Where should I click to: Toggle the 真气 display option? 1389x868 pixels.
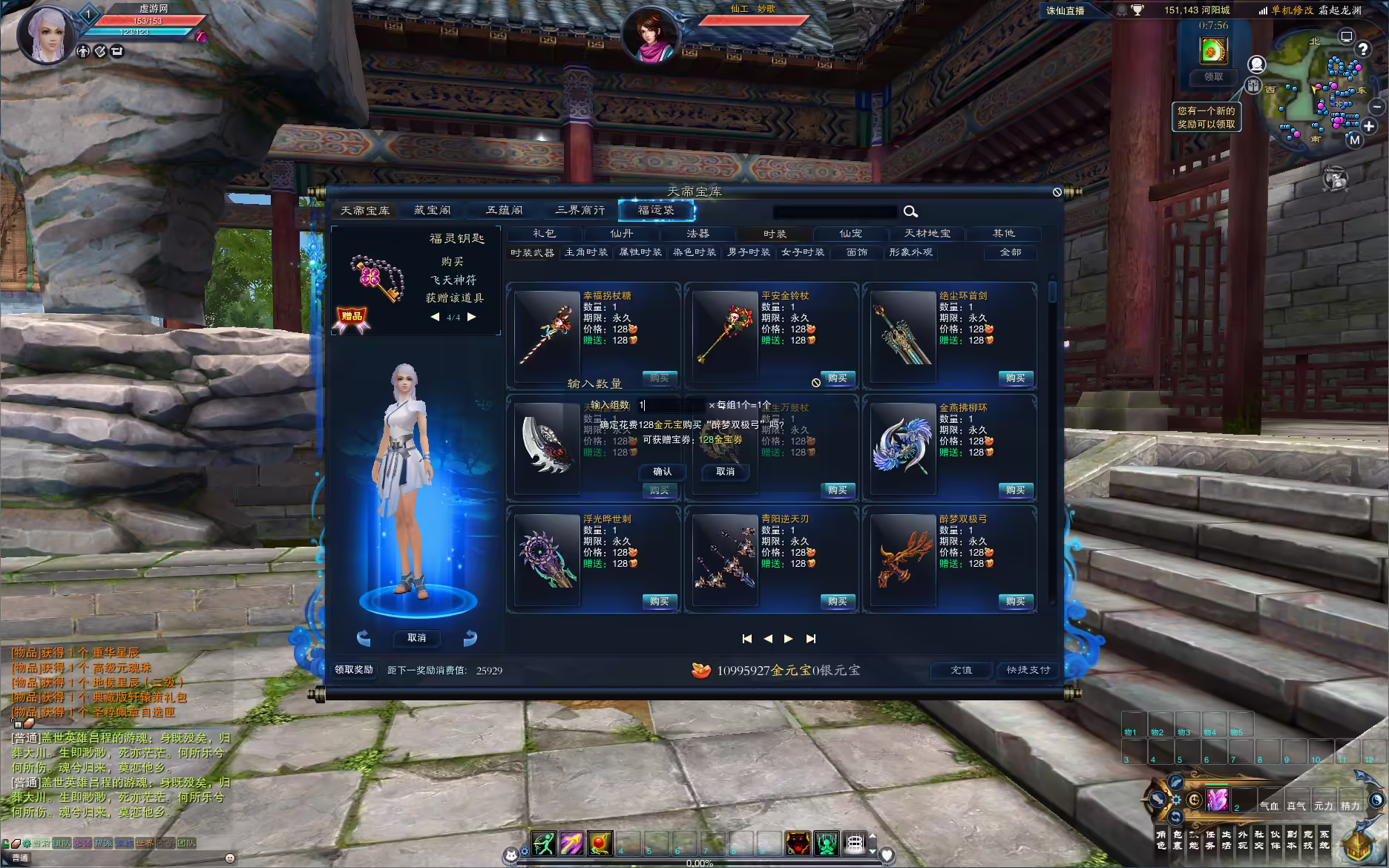click(1297, 806)
